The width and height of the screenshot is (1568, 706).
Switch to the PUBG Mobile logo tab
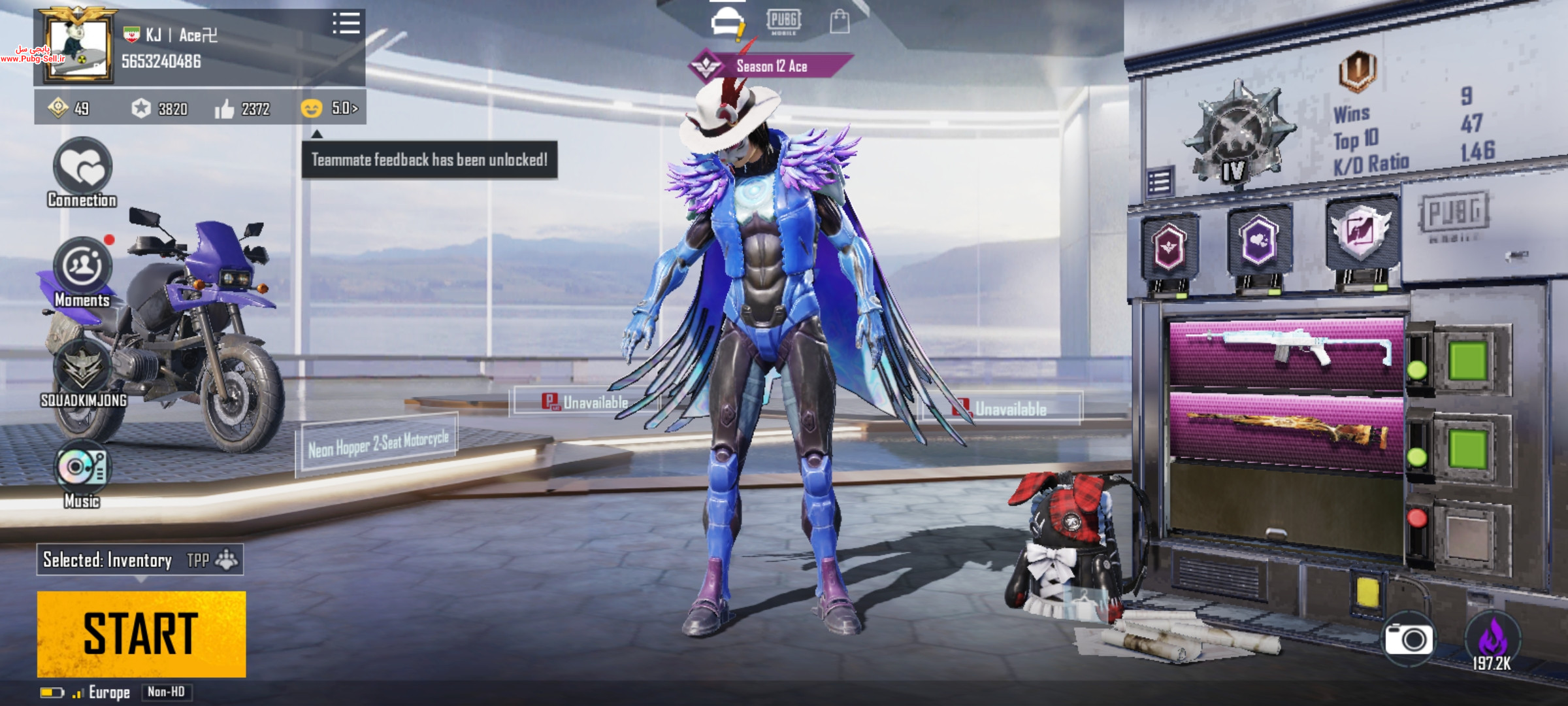tap(783, 22)
